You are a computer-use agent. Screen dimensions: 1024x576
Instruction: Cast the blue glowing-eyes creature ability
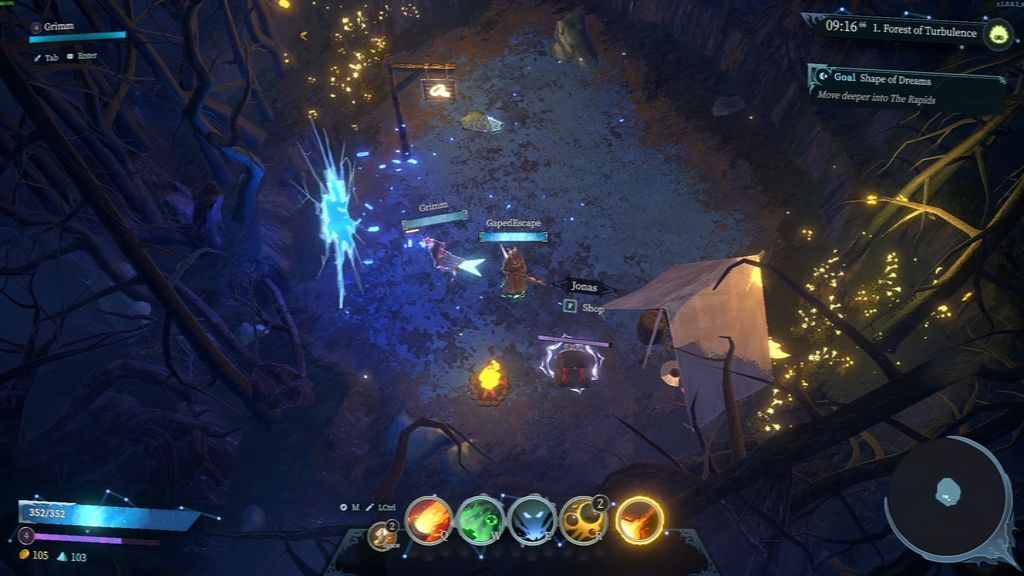tap(533, 520)
